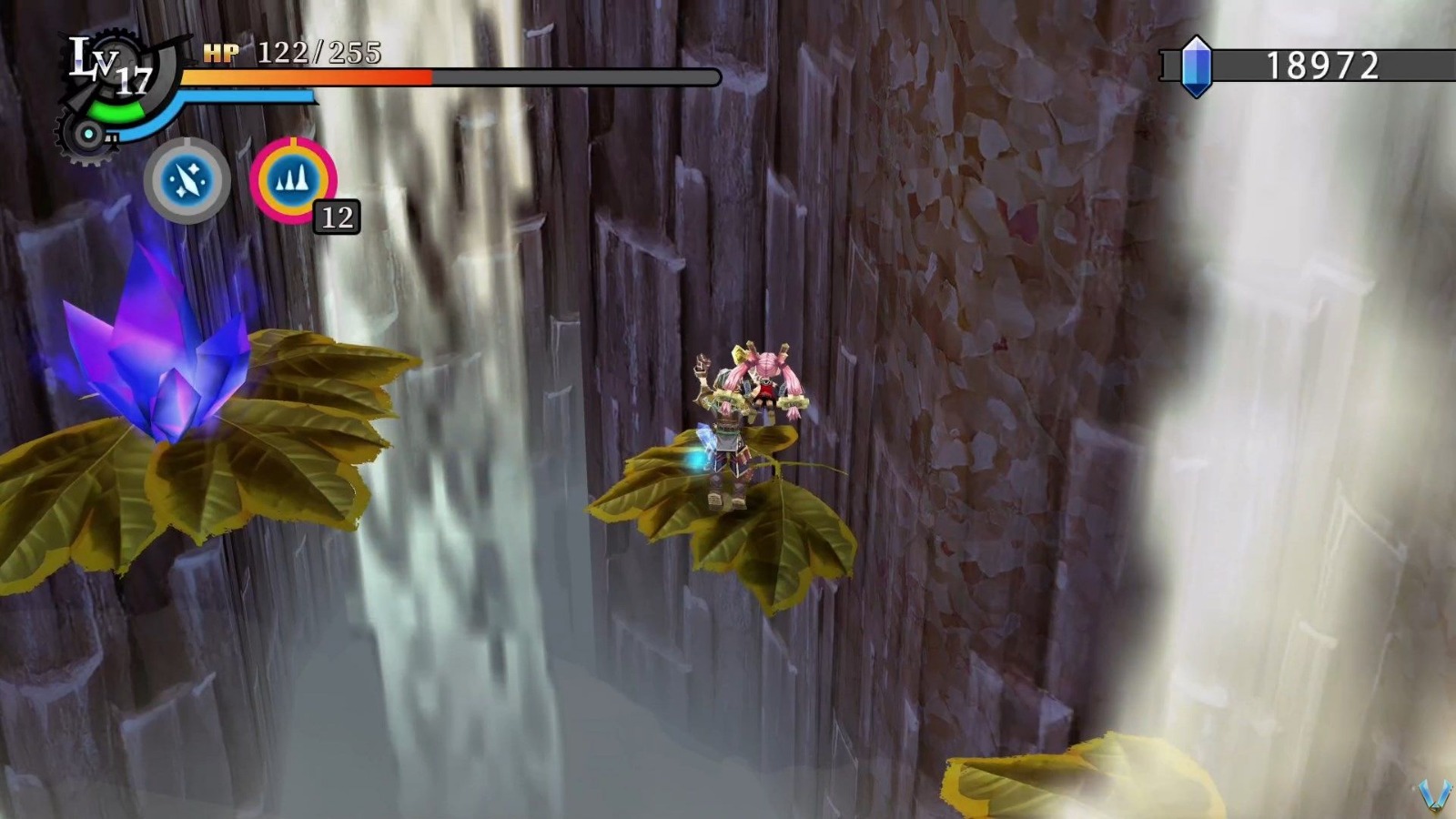Click the blue crystal currency icon
The width and height of the screenshot is (1456, 819).
[1198, 66]
